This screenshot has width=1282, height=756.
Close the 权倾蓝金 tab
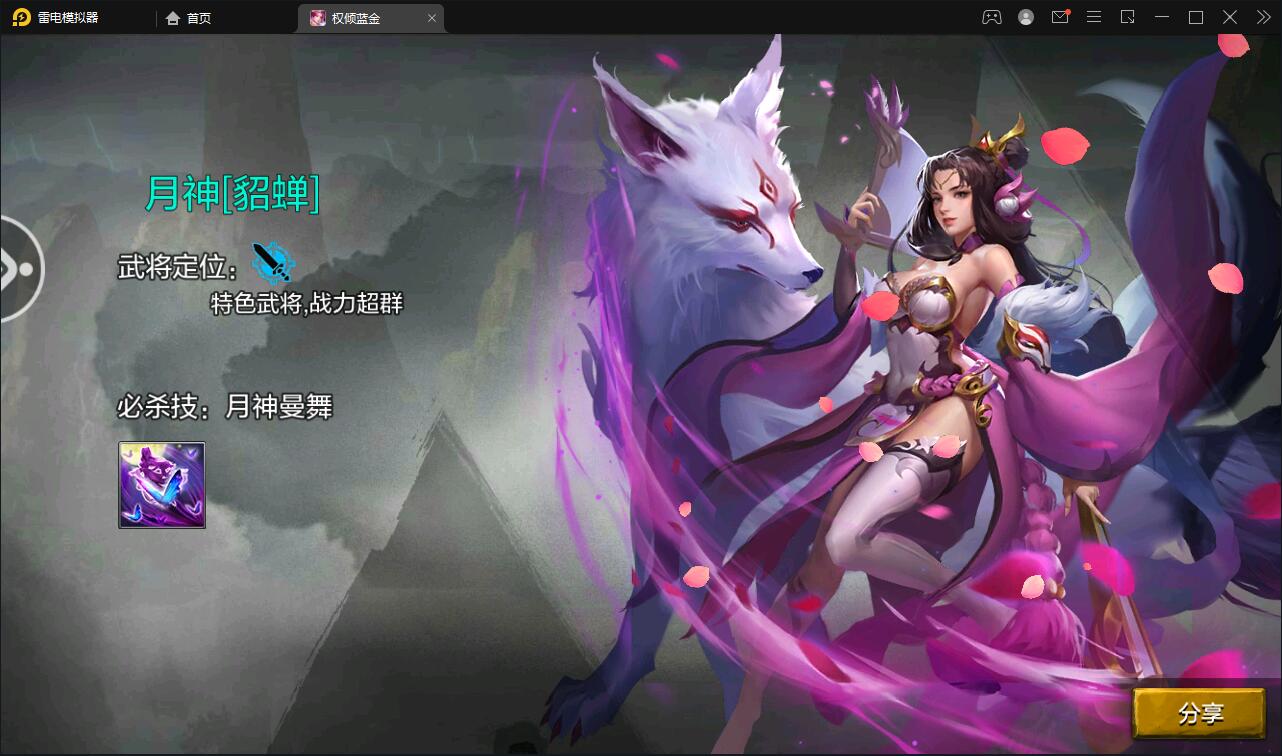[432, 17]
